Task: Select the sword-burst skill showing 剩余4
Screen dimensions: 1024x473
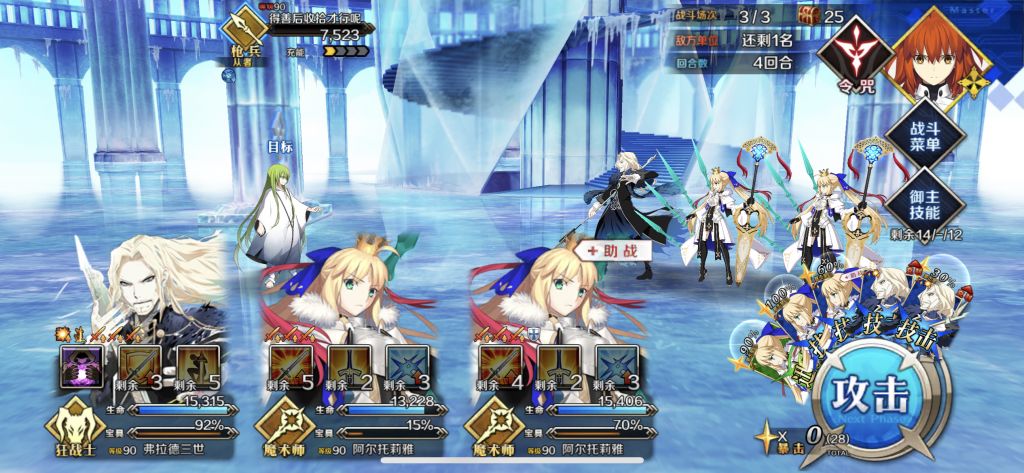Action: click(497, 366)
